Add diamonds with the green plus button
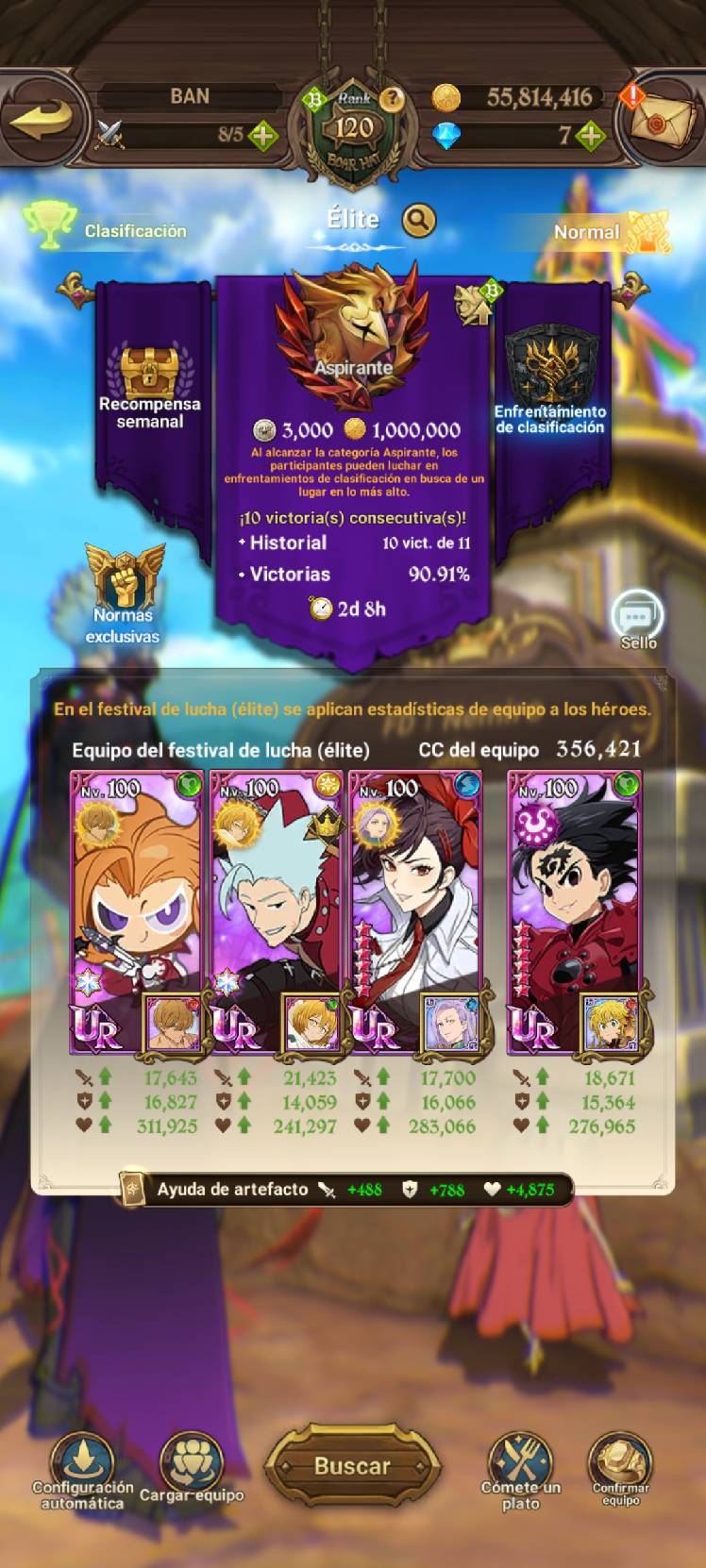706x1568 pixels. click(591, 136)
